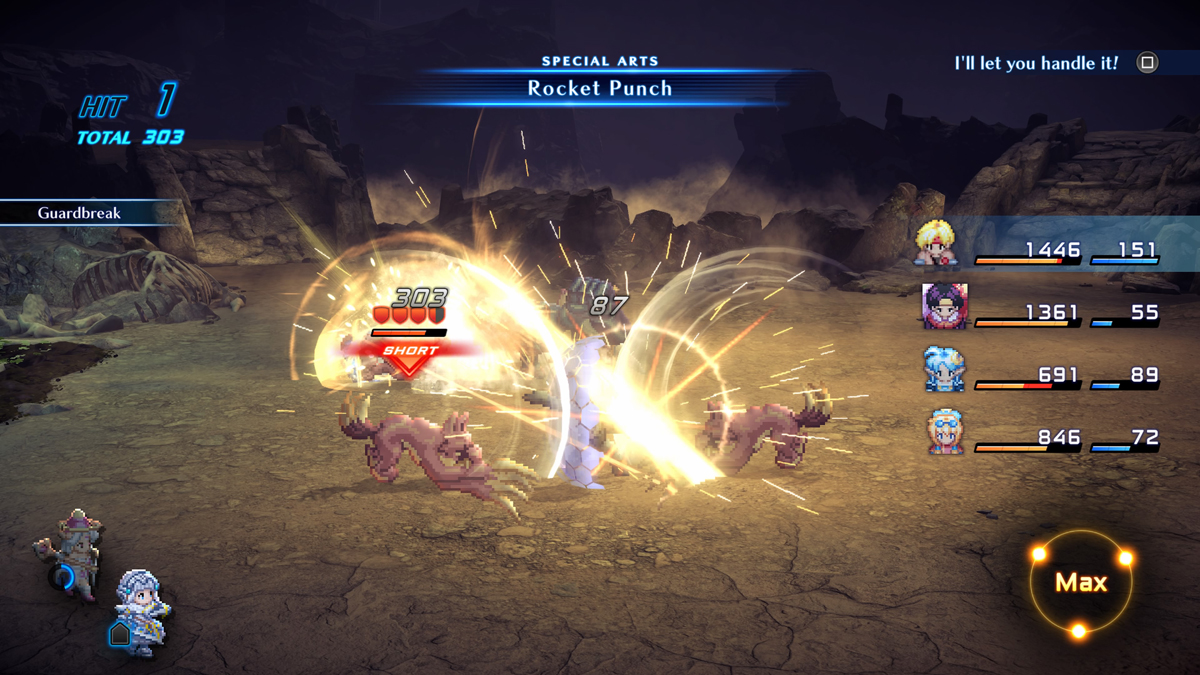Select the blonde hero party portrait

[937, 244]
